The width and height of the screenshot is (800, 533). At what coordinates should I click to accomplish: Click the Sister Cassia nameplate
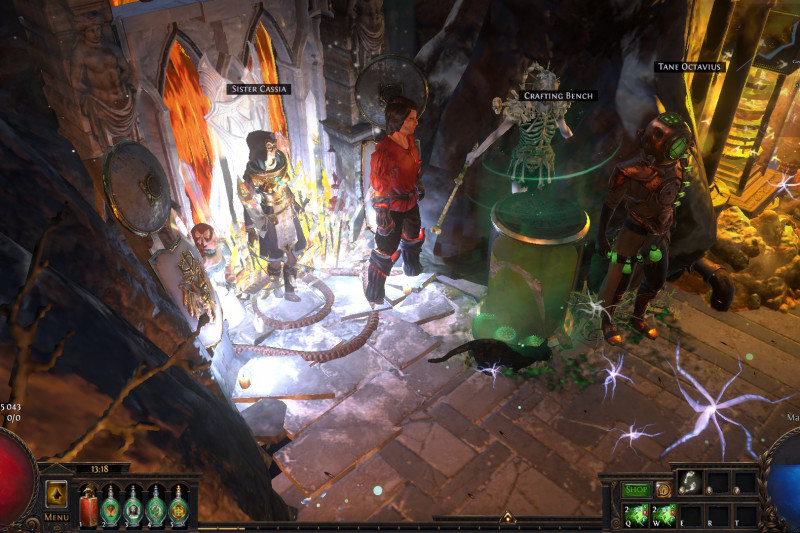(258, 89)
